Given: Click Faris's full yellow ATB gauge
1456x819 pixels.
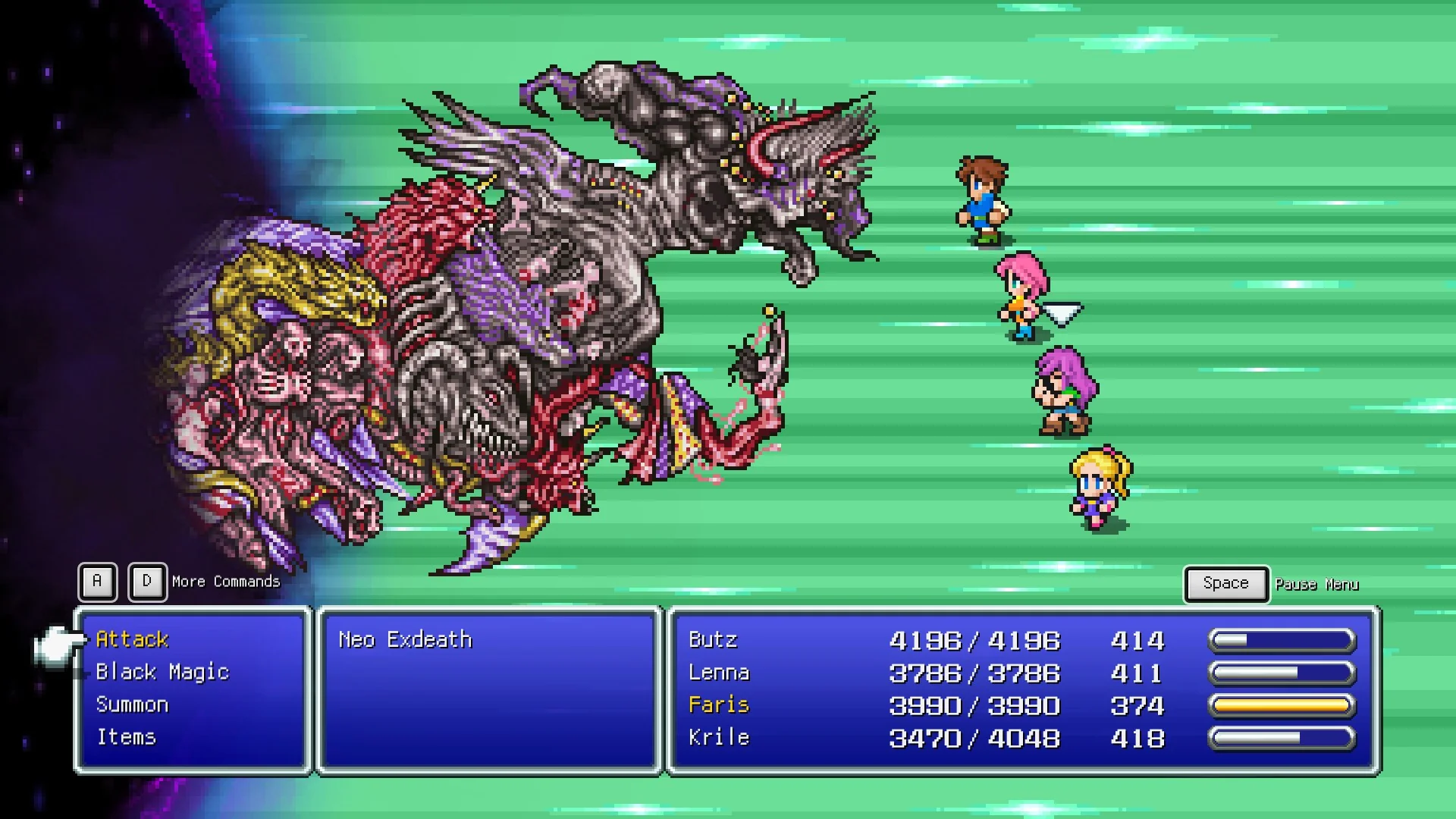Looking at the screenshot, I should click(1283, 705).
